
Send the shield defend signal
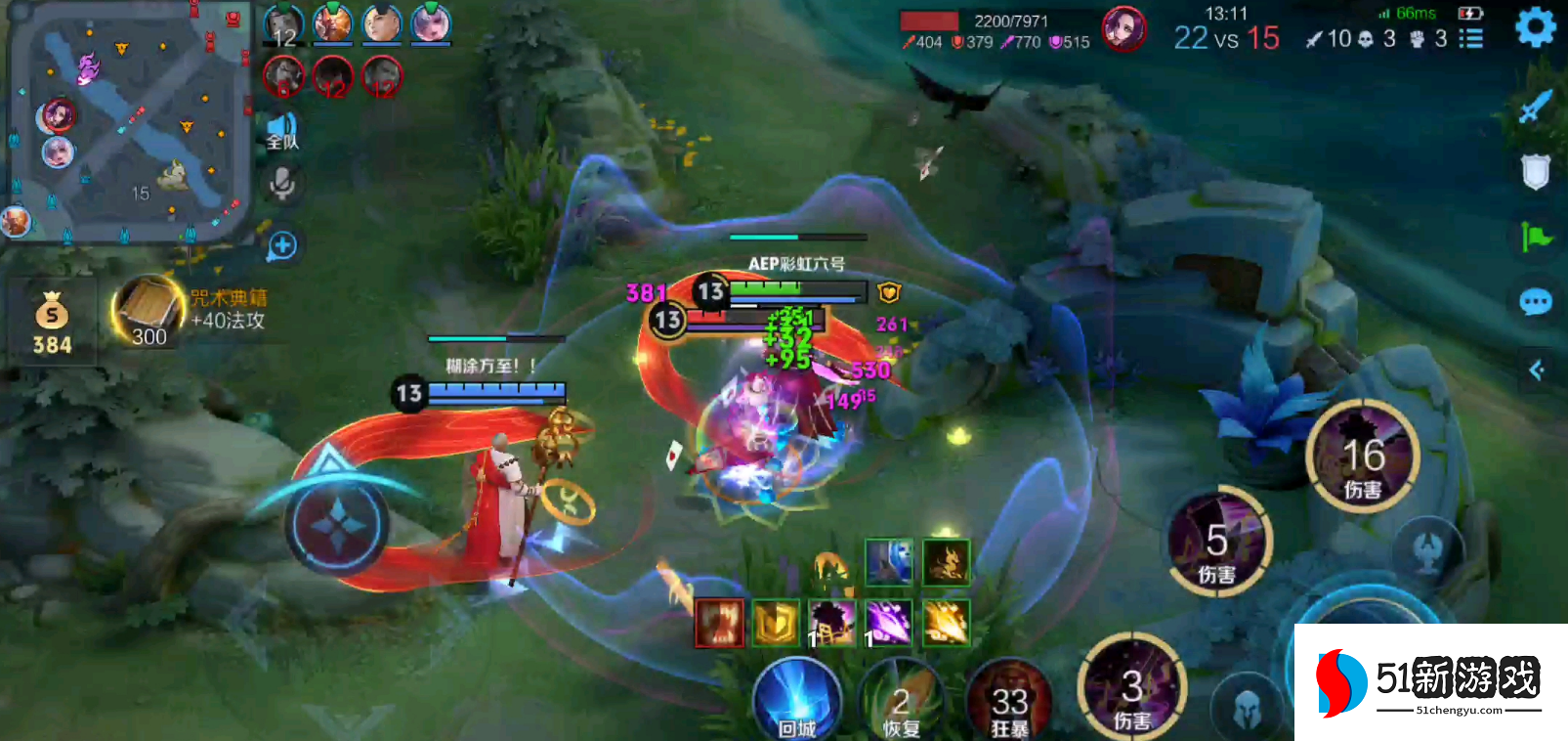pos(1535,172)
